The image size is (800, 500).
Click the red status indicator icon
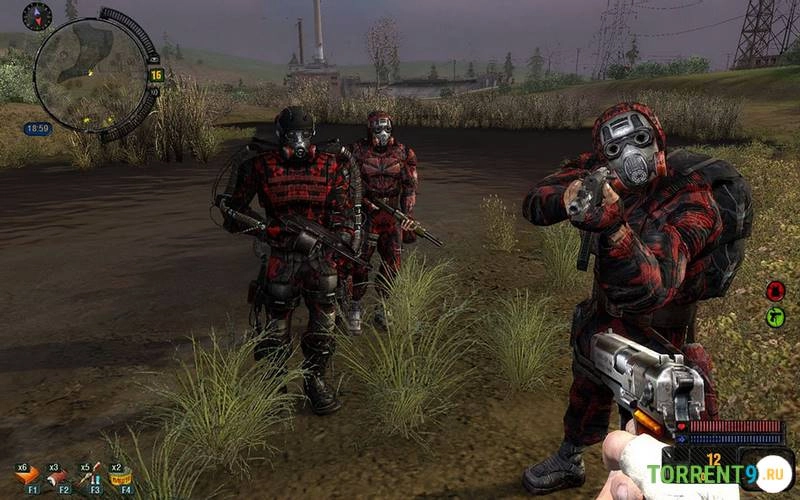click(x=775, y=291)
